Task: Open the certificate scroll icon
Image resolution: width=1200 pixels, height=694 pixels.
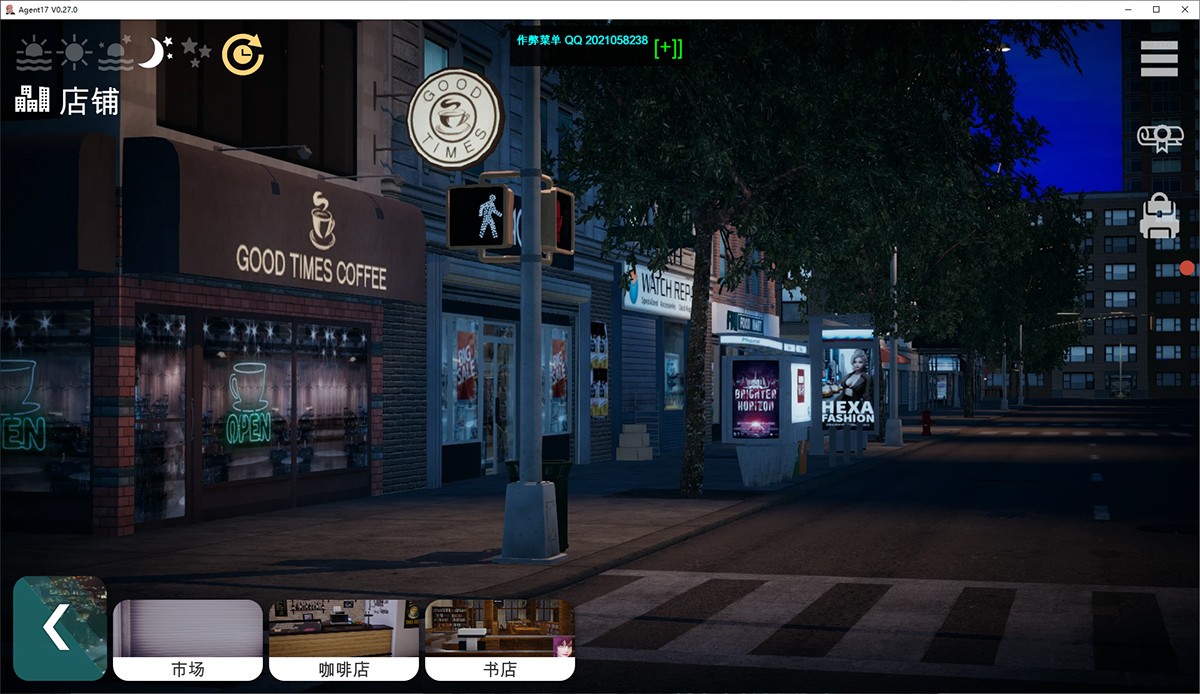Action: pos(1159,138)
